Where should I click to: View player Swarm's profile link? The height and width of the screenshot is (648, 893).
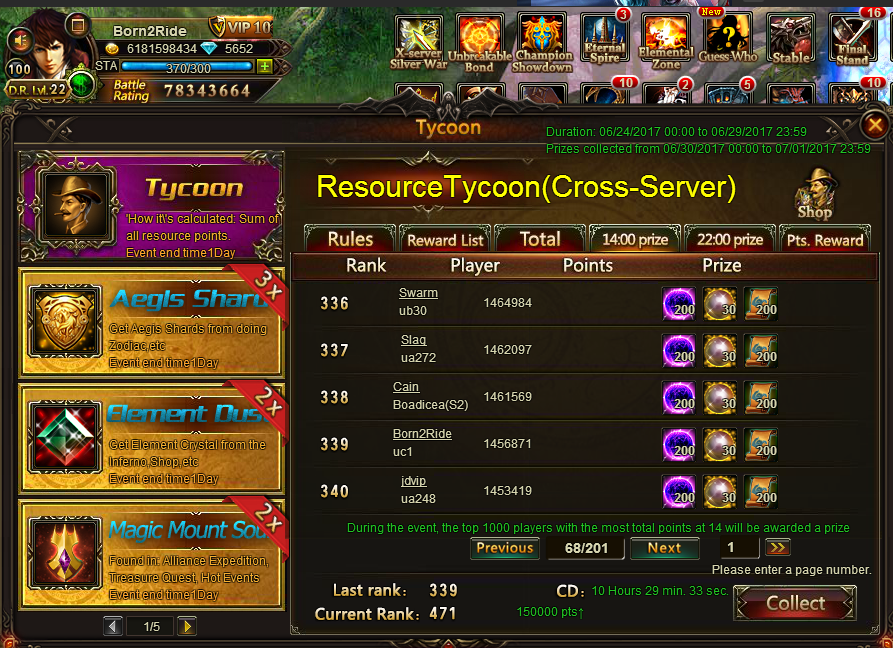click(418, 293)
